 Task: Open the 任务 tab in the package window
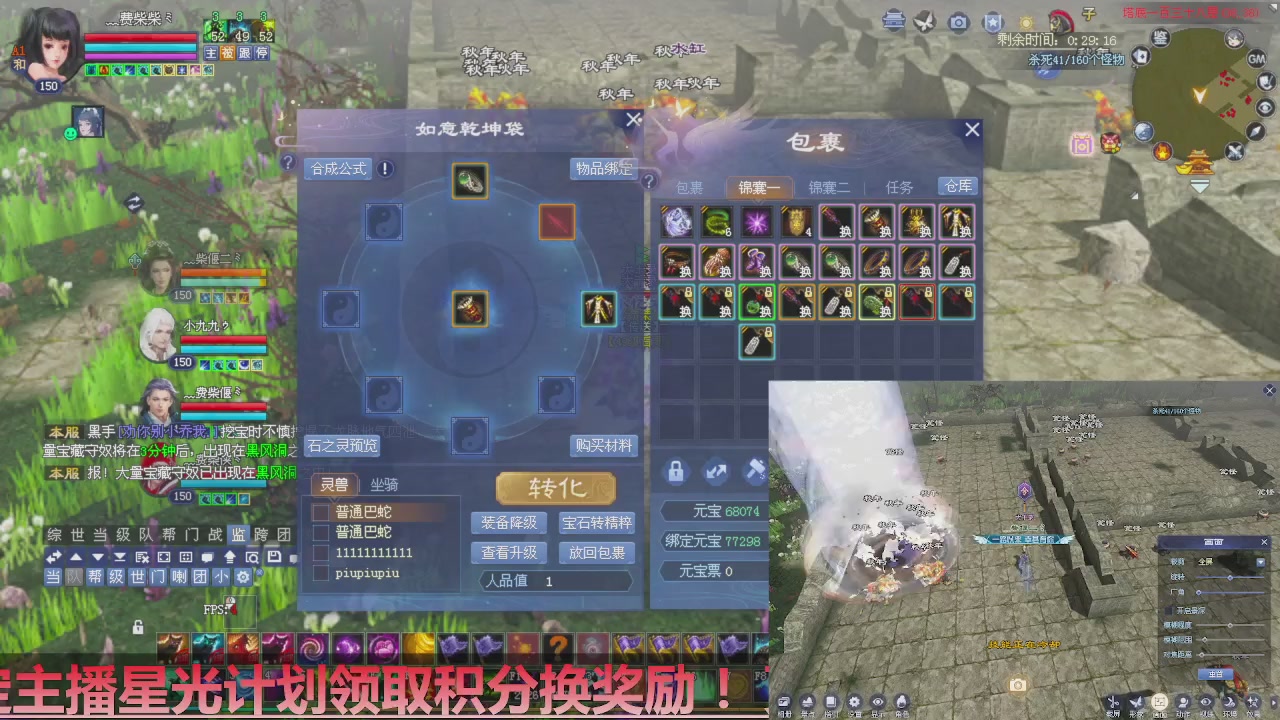coord(897,186)
